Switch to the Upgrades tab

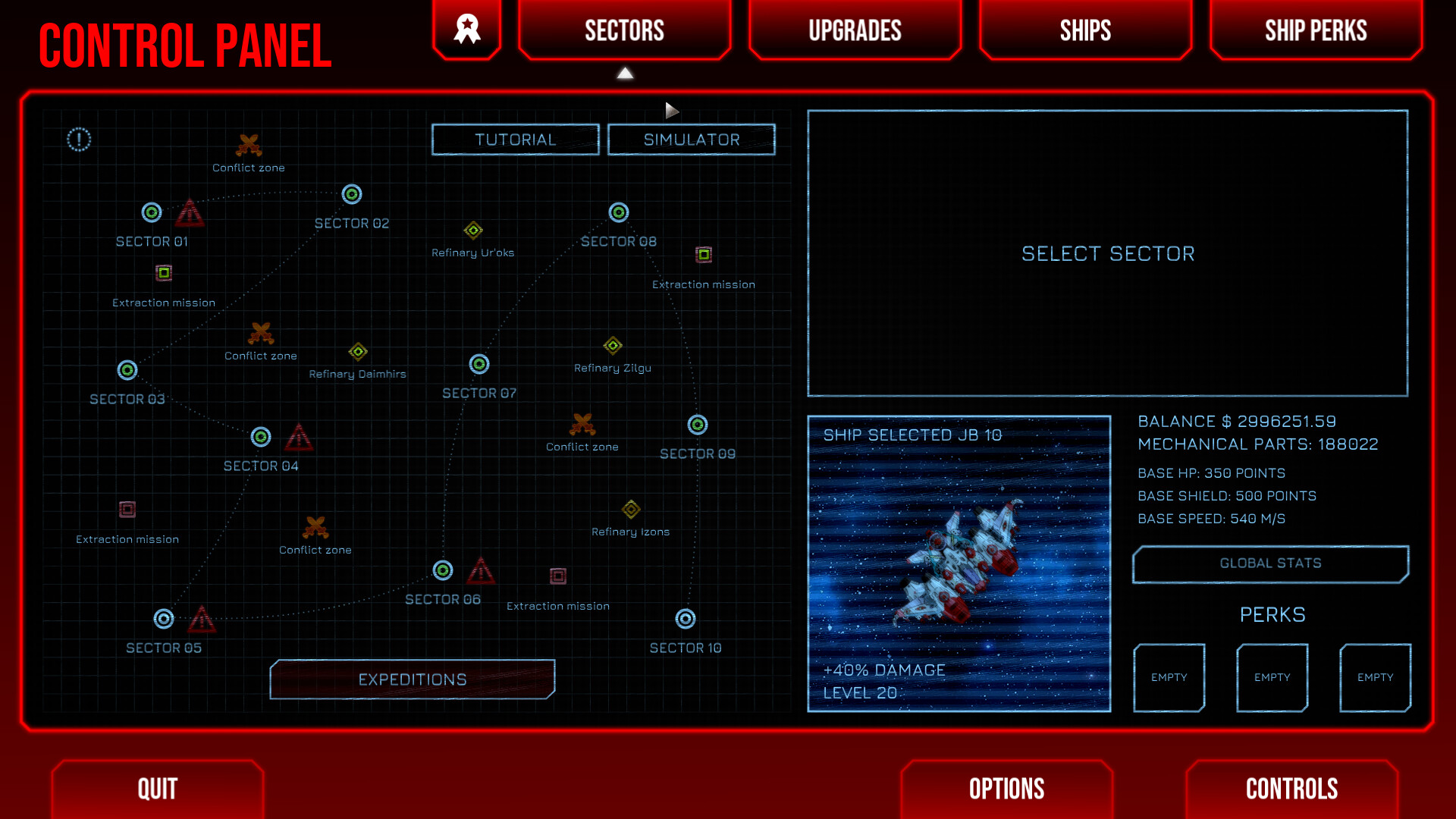[x=855, y=30]
